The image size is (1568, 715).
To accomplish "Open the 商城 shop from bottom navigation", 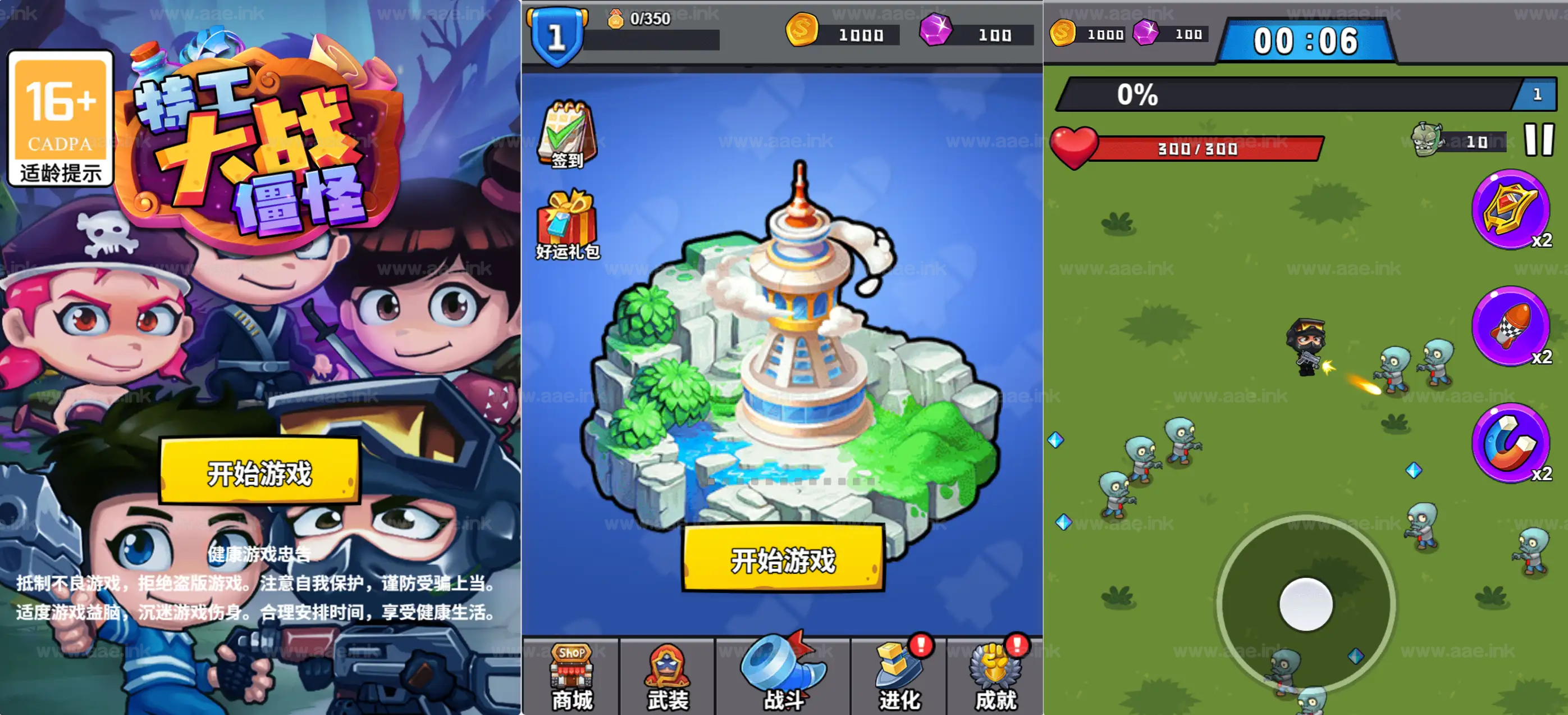I will click(x=571, y=676).
